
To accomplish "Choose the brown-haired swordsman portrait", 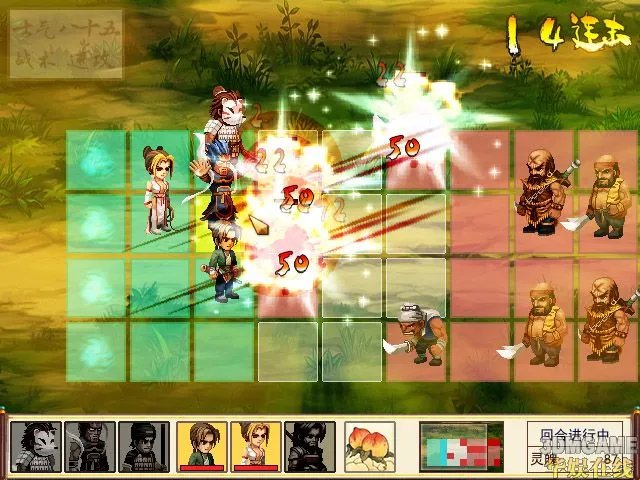I will point(201,446).
